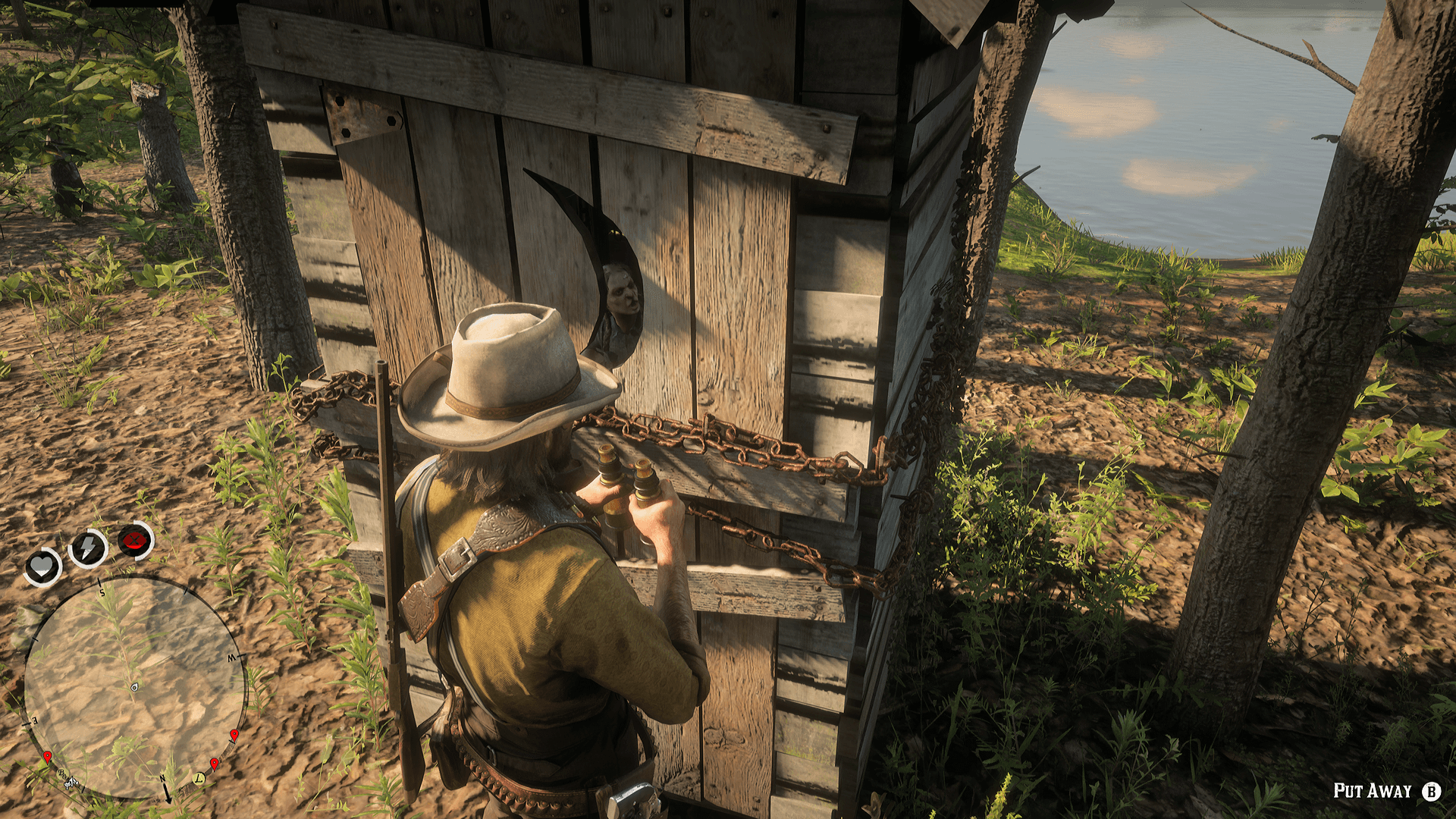Click the W compass letter on the minimap rim
Viewport: 1456px width, 819px height.
231,657
